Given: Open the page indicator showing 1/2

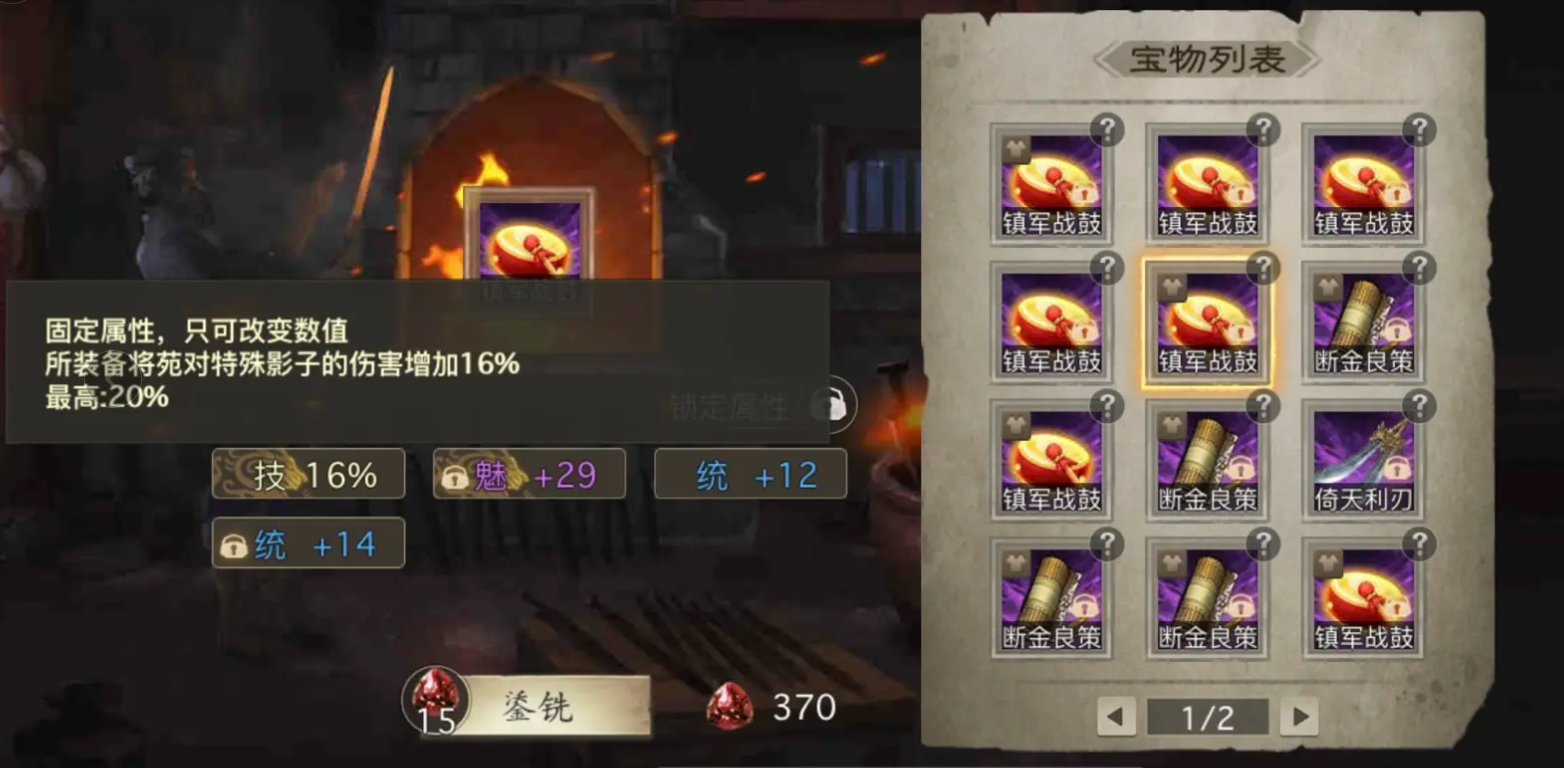Looking at the screenshot, I should [x=1209, y=716].
